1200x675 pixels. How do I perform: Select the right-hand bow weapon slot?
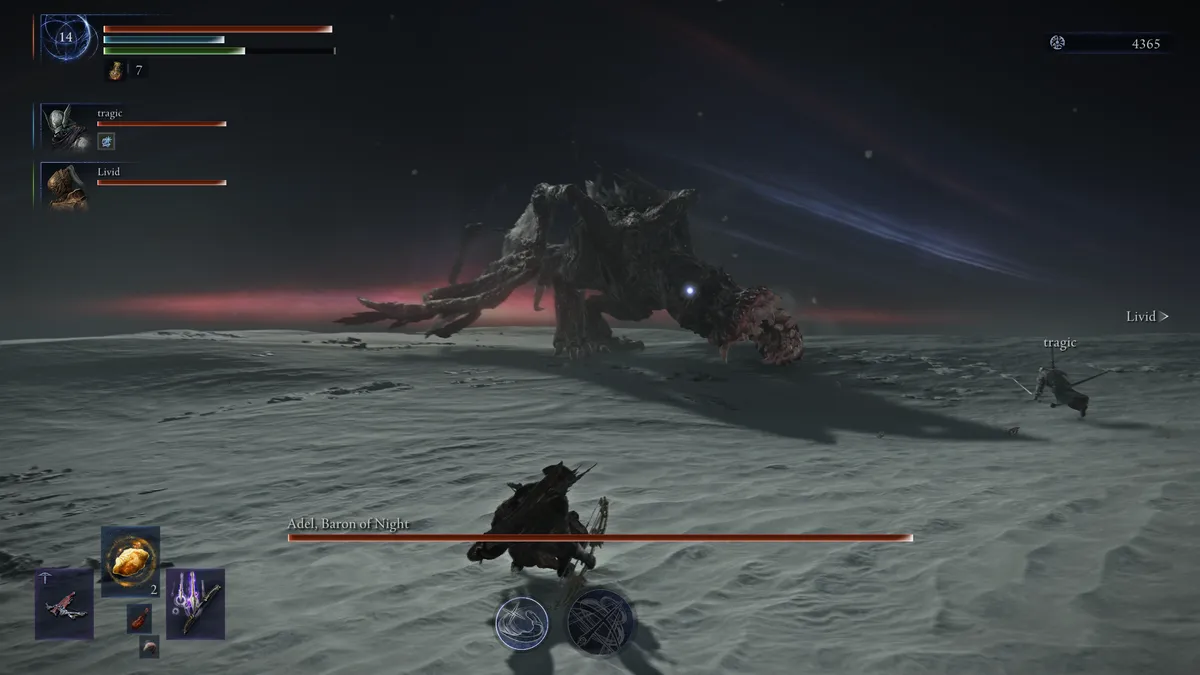tap(195, 603)
